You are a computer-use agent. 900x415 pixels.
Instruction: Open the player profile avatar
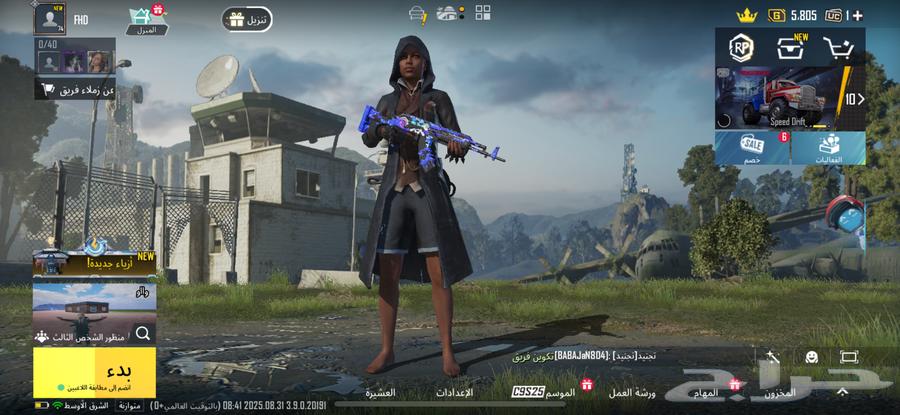(x=48, y=17)
